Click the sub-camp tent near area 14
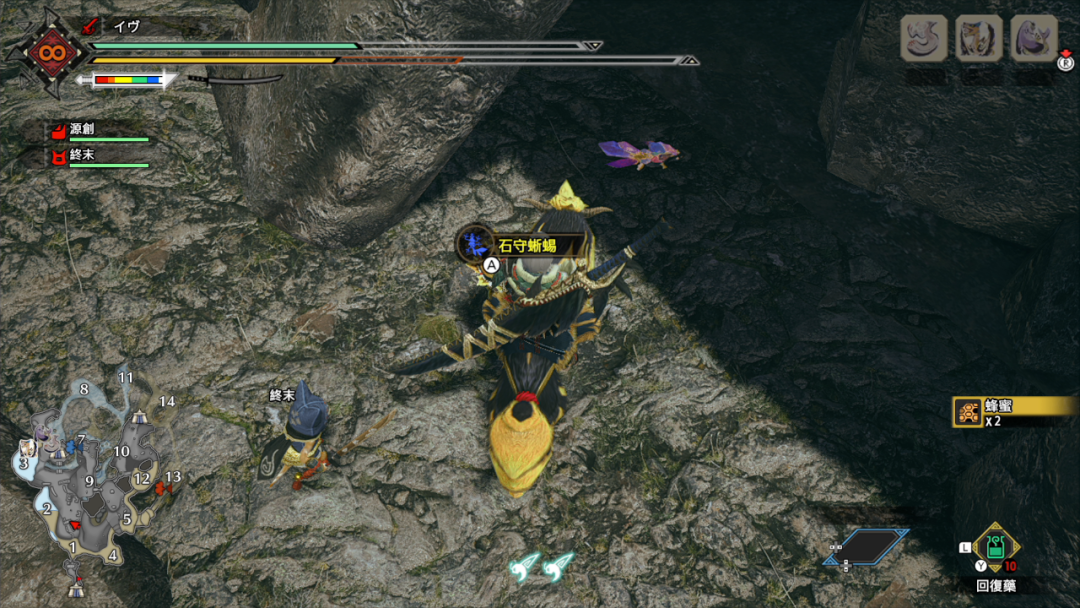1080x608 pixels. tap(138, 415)
